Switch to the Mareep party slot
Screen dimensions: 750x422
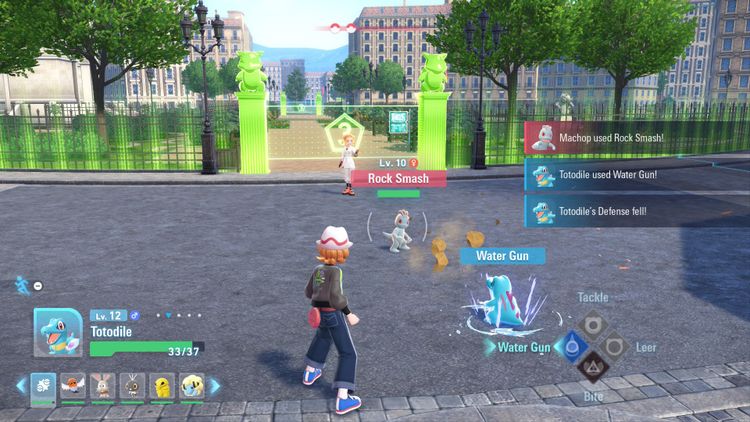coord(192,385)
